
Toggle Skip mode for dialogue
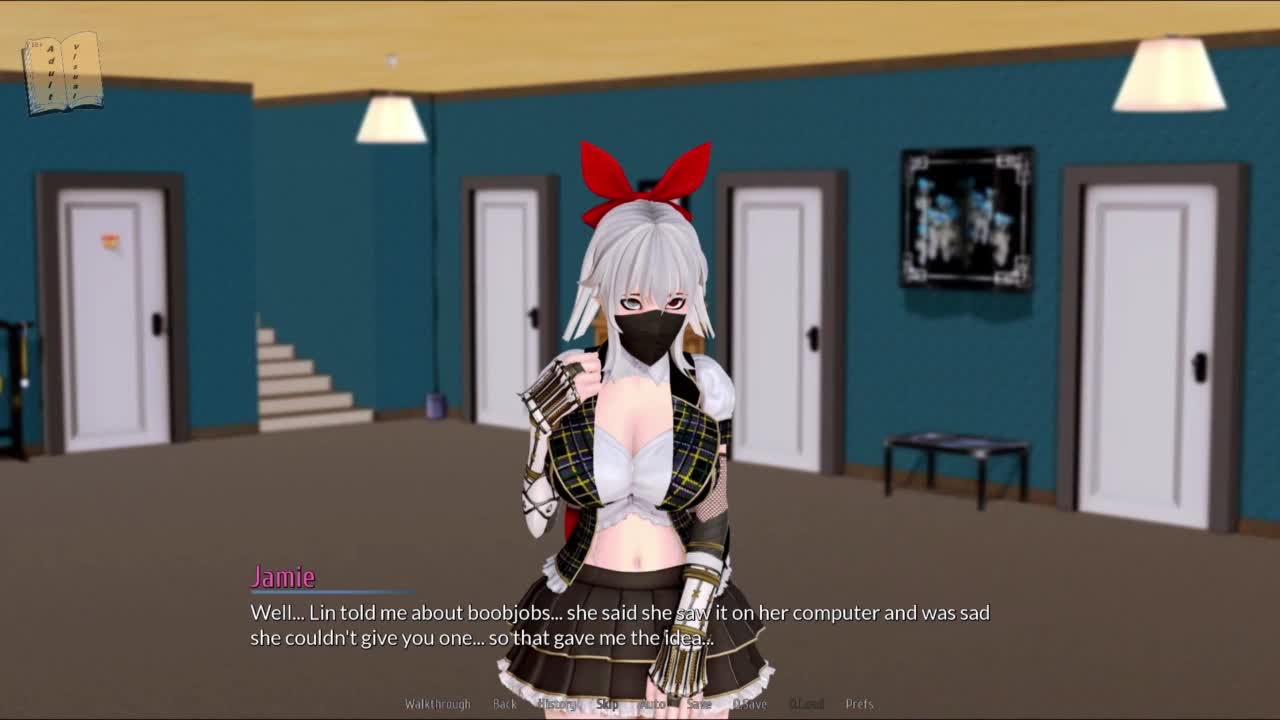607,704
